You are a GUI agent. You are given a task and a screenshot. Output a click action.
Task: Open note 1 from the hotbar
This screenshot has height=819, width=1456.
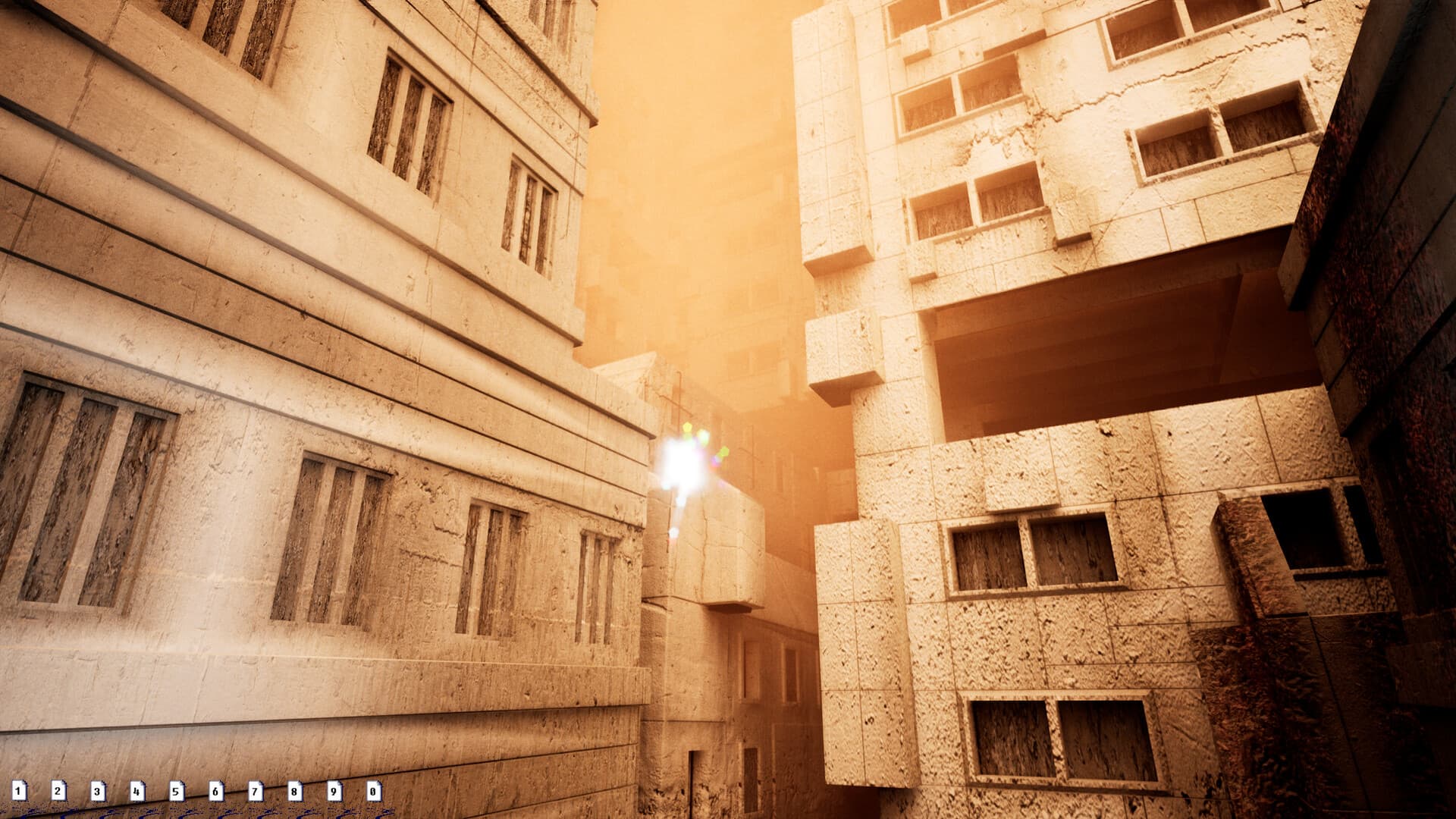[20, 791]
